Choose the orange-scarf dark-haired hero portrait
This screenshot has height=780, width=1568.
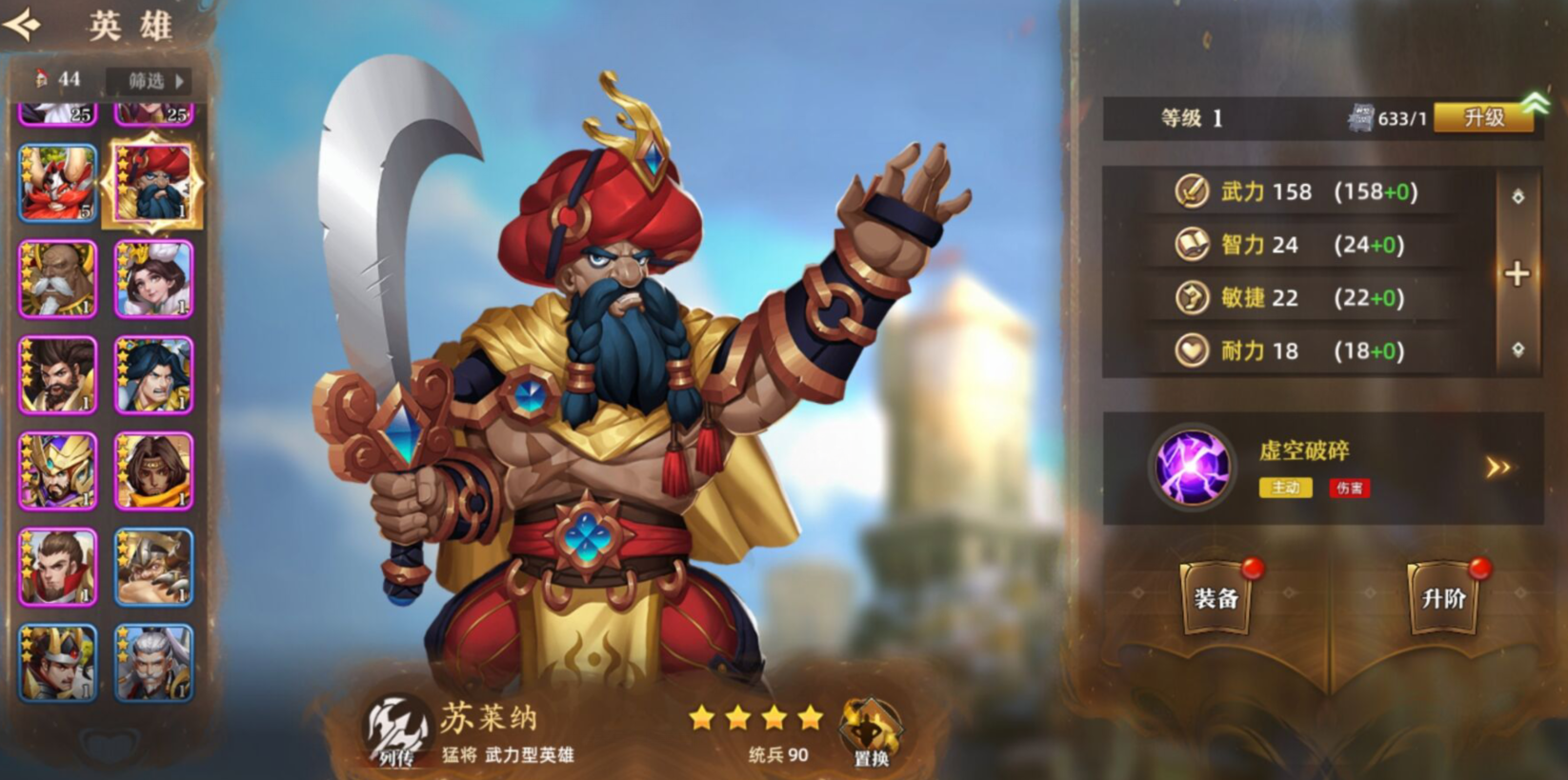(153, 470)
